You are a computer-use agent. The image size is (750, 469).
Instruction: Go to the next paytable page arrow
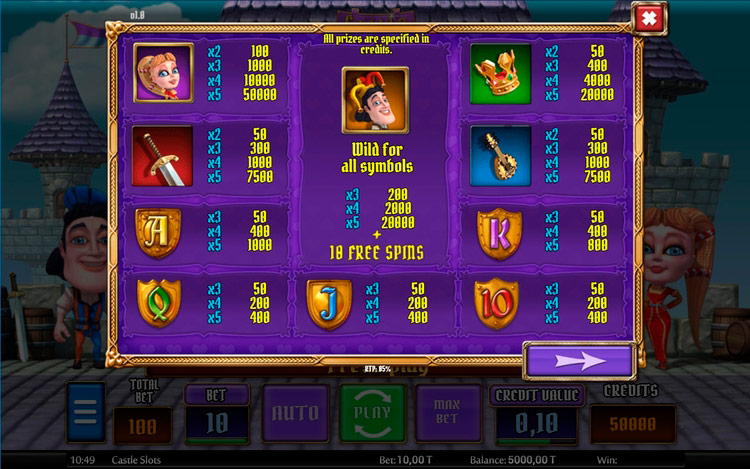point(579,360)
